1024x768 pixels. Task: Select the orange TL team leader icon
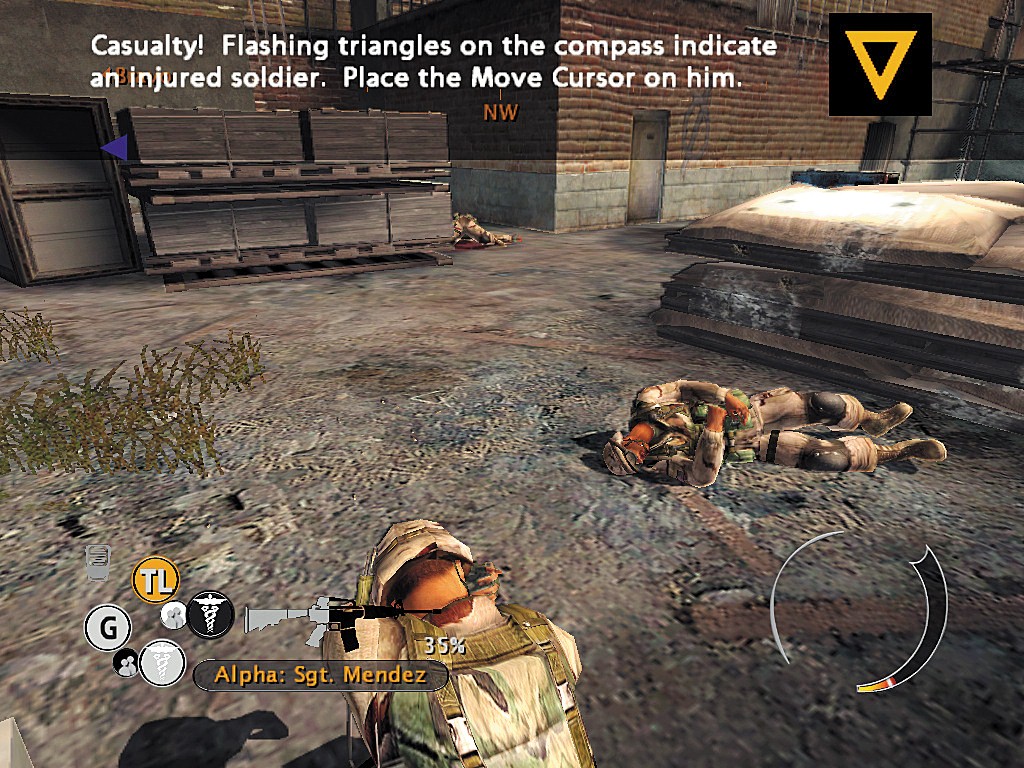coord(155,579)
